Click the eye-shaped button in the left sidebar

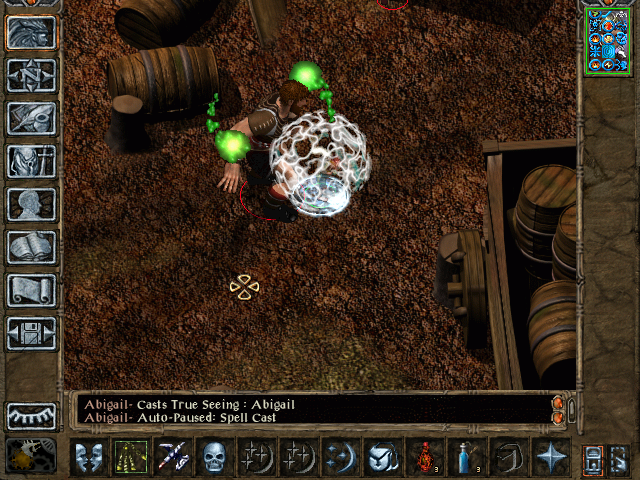pos(32,416)
